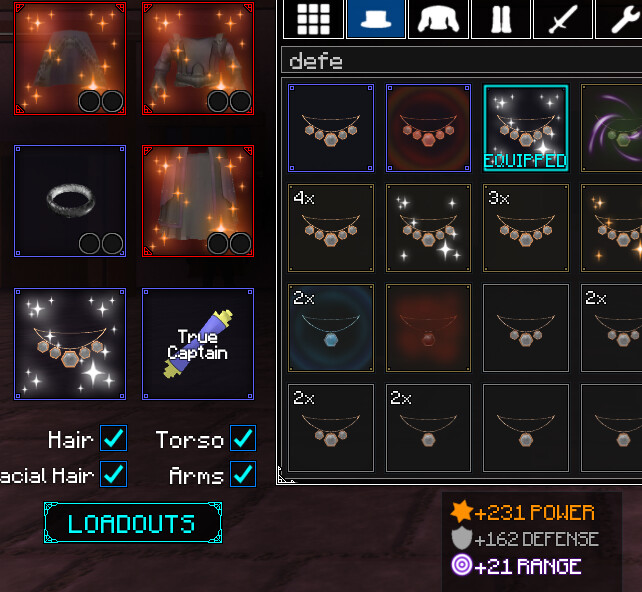The height and width of the screenshot is (592, 642).
Task: Choose the 3x amulet stack
Action: click(526, 228)
